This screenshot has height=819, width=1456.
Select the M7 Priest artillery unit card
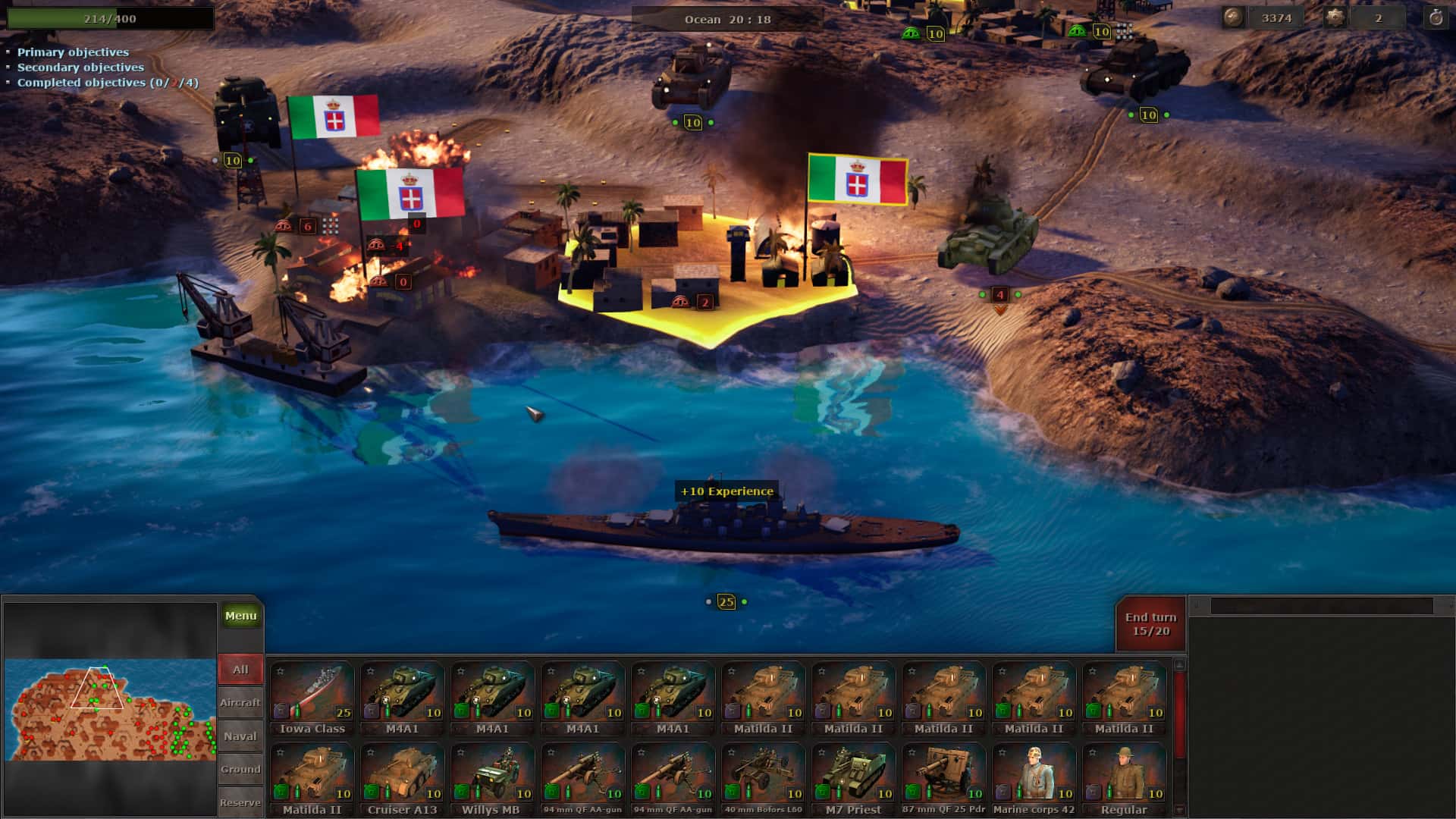click(x=853, y=773)
